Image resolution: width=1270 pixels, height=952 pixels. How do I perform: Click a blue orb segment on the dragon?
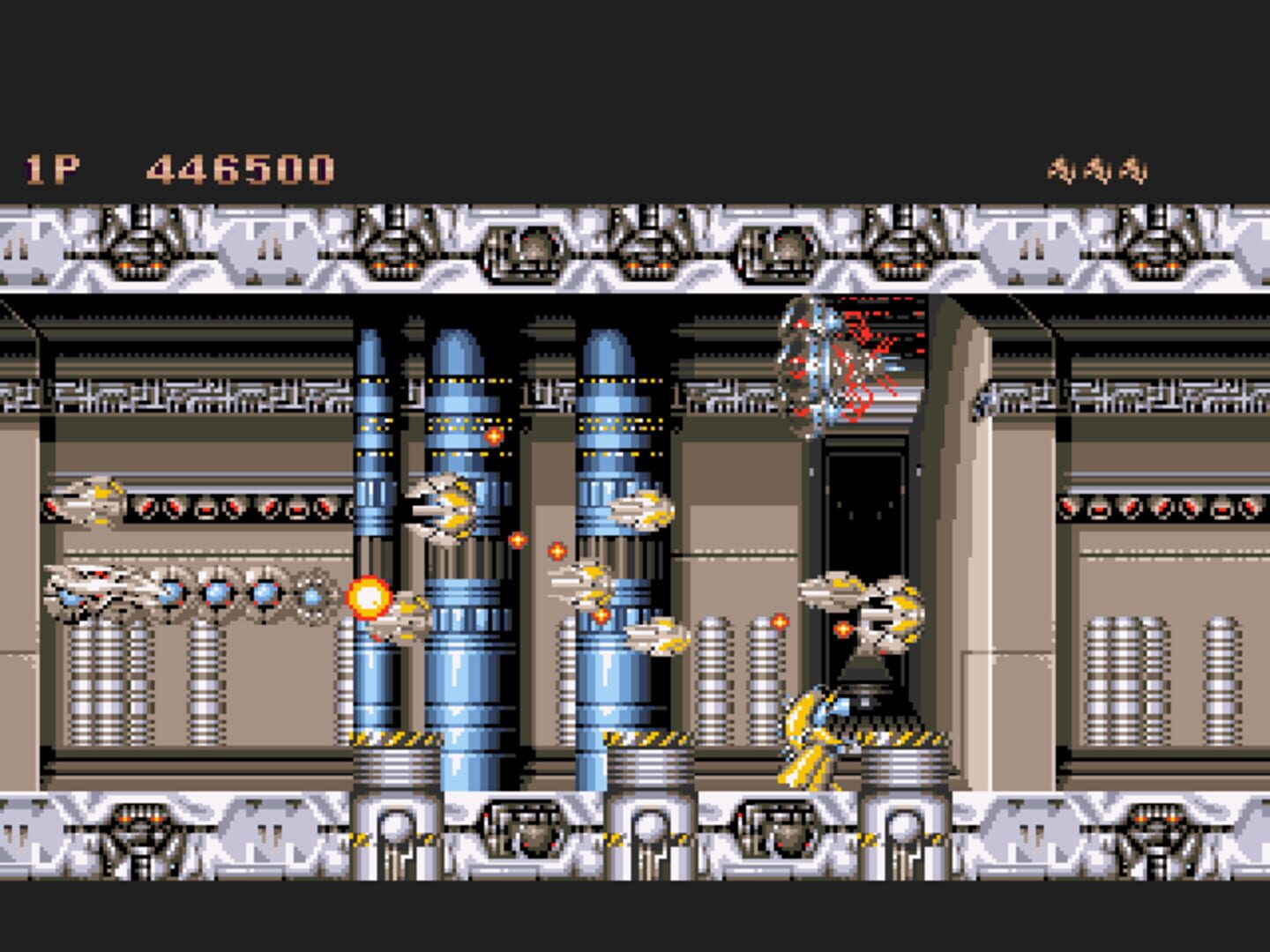click(x=216, y=592)
